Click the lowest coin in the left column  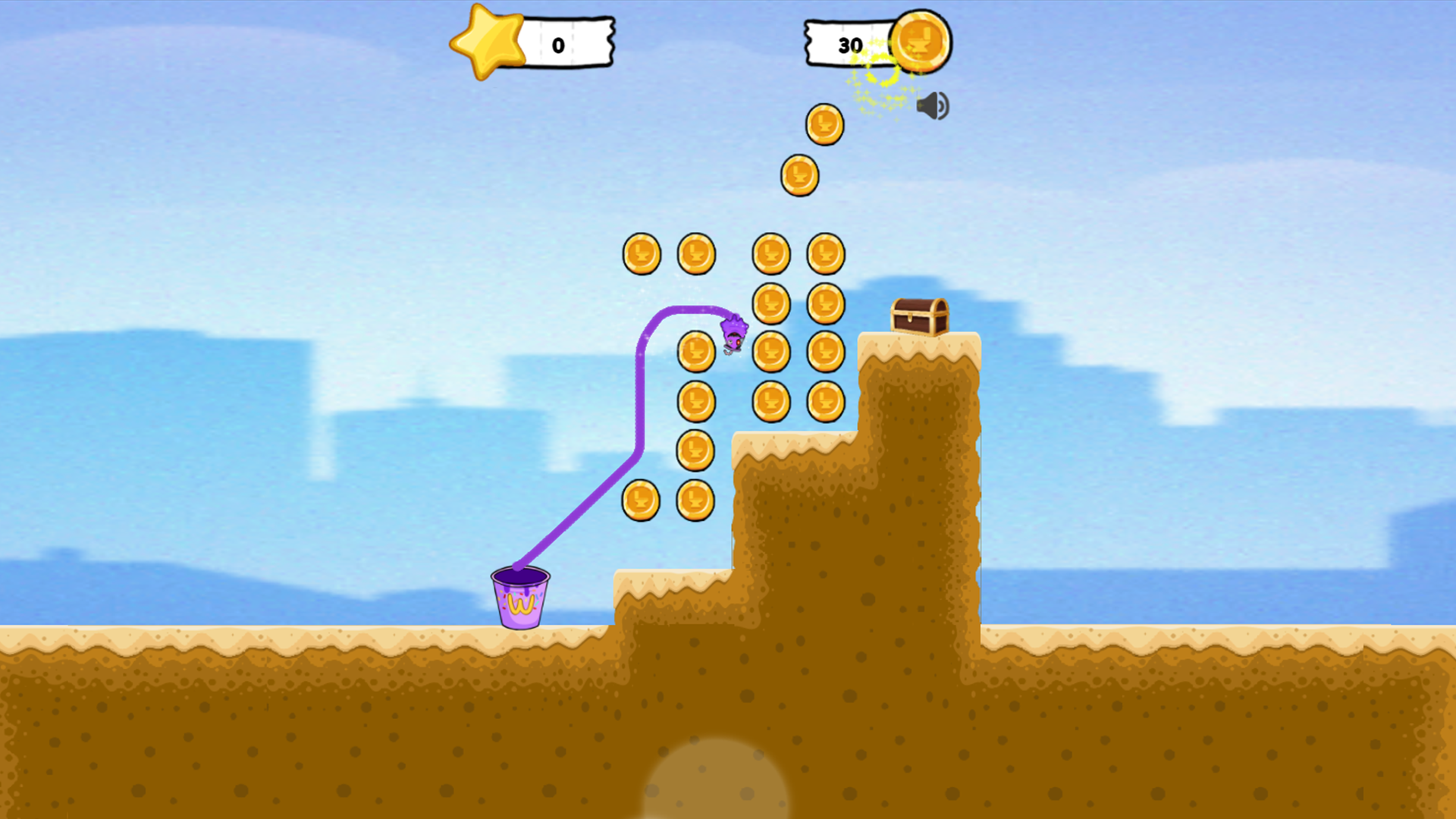pyautogui.click(x=641, y=500)
